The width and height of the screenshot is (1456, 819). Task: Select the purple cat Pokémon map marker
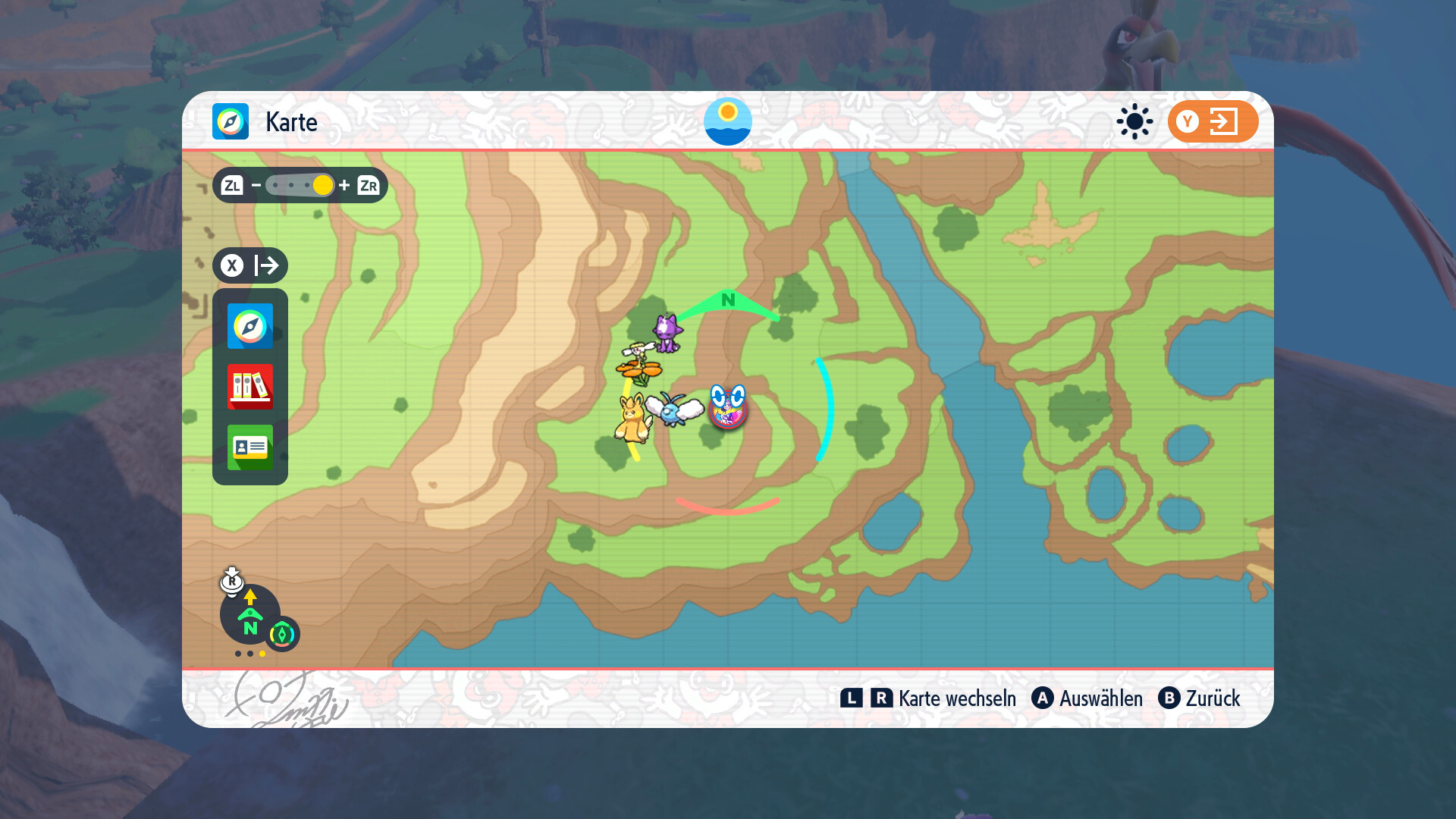[x=667, y=334]
